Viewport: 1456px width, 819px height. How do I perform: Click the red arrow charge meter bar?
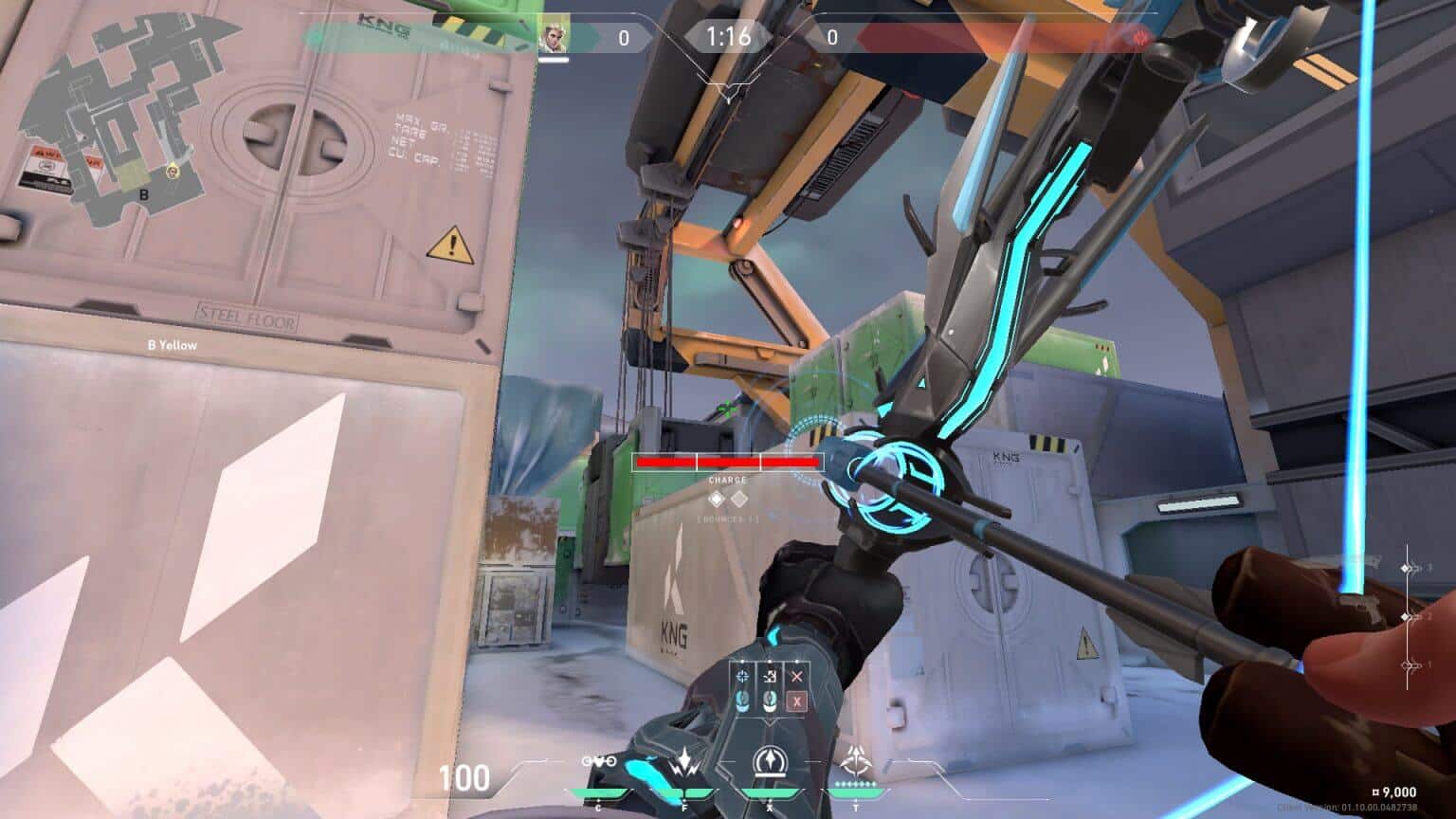[728, 463]
